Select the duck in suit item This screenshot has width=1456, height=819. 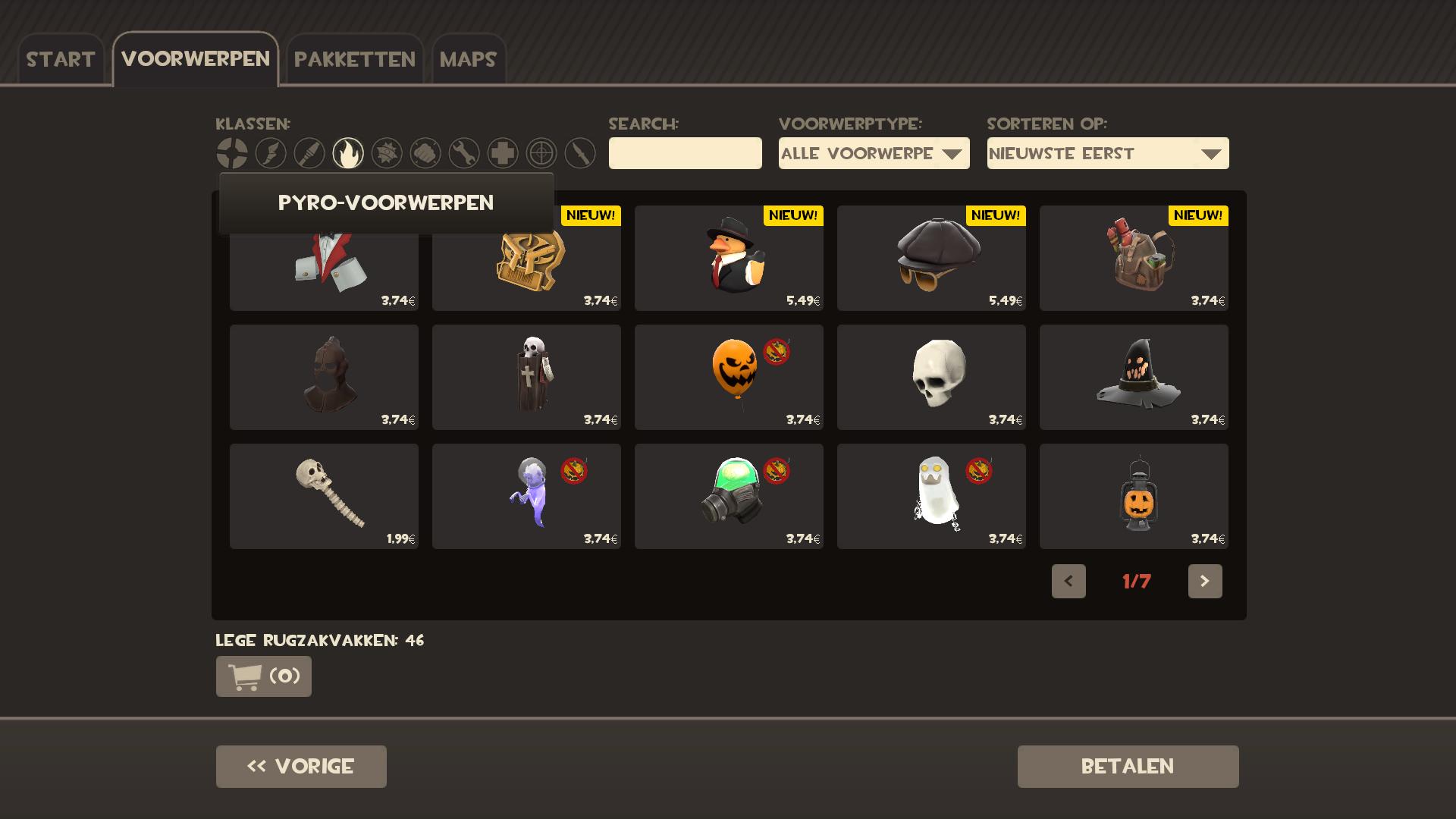(729, 258)
